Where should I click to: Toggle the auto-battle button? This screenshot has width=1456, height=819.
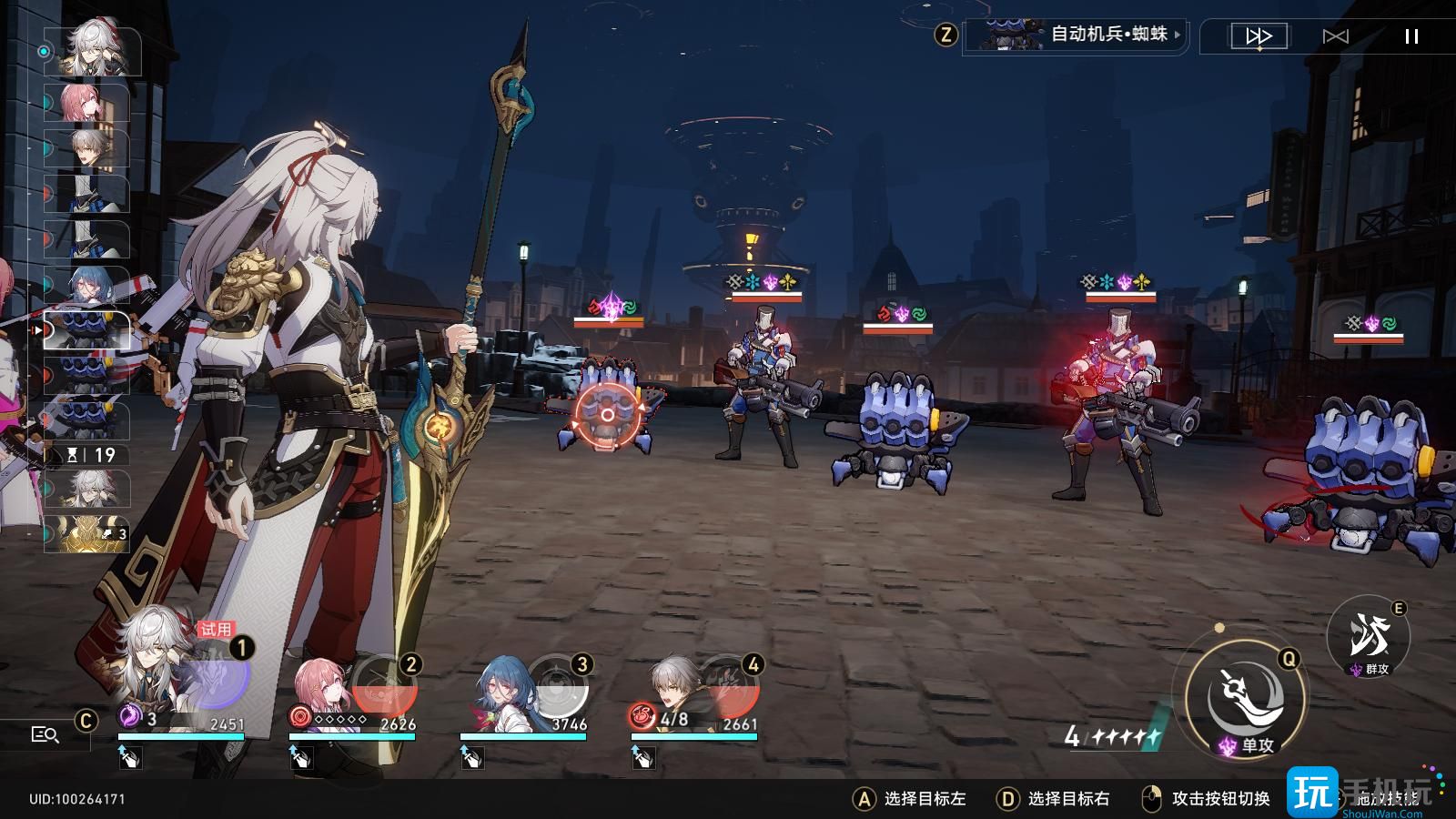pos(1335,36)
